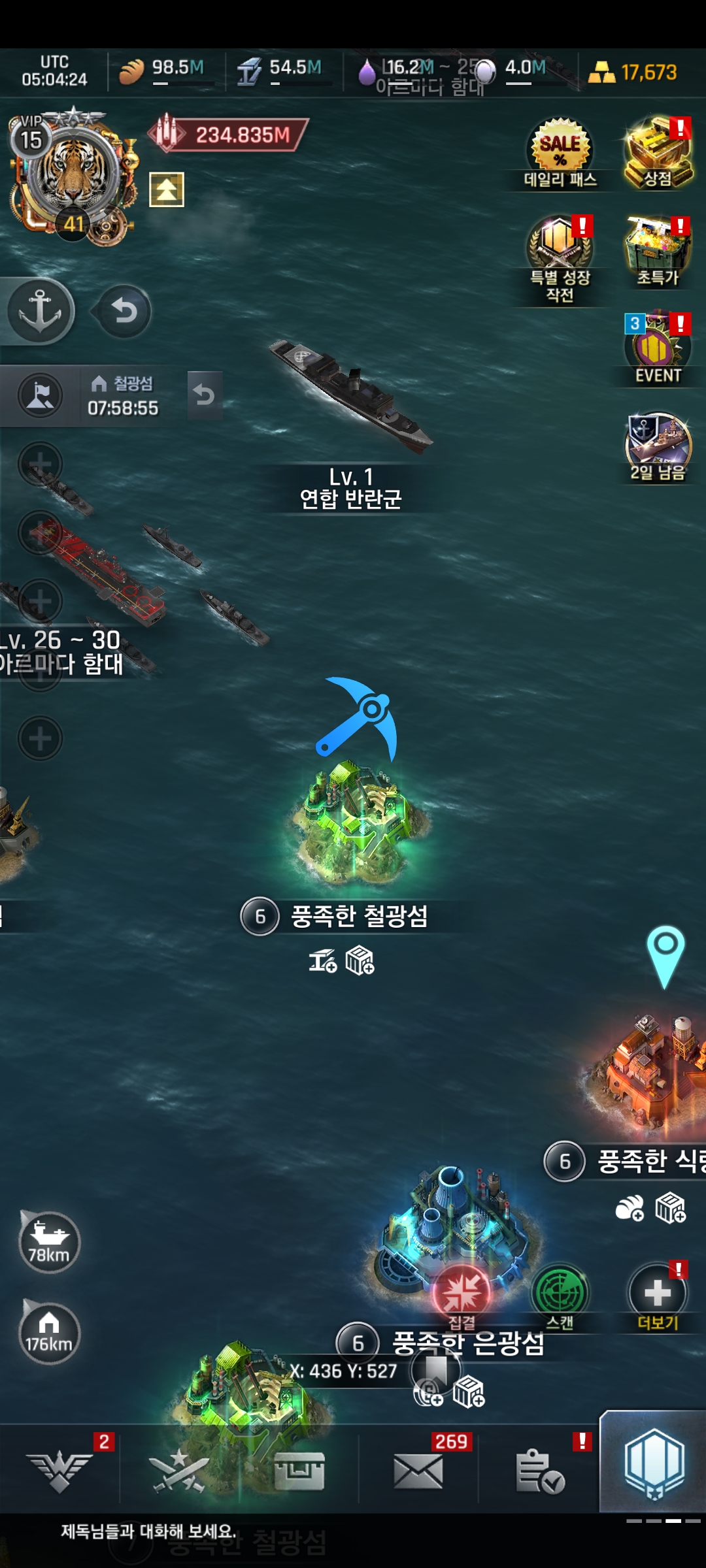Expand the yellow up-arrow buff button
706x1568 pixels.
click(x=167, y=189)
